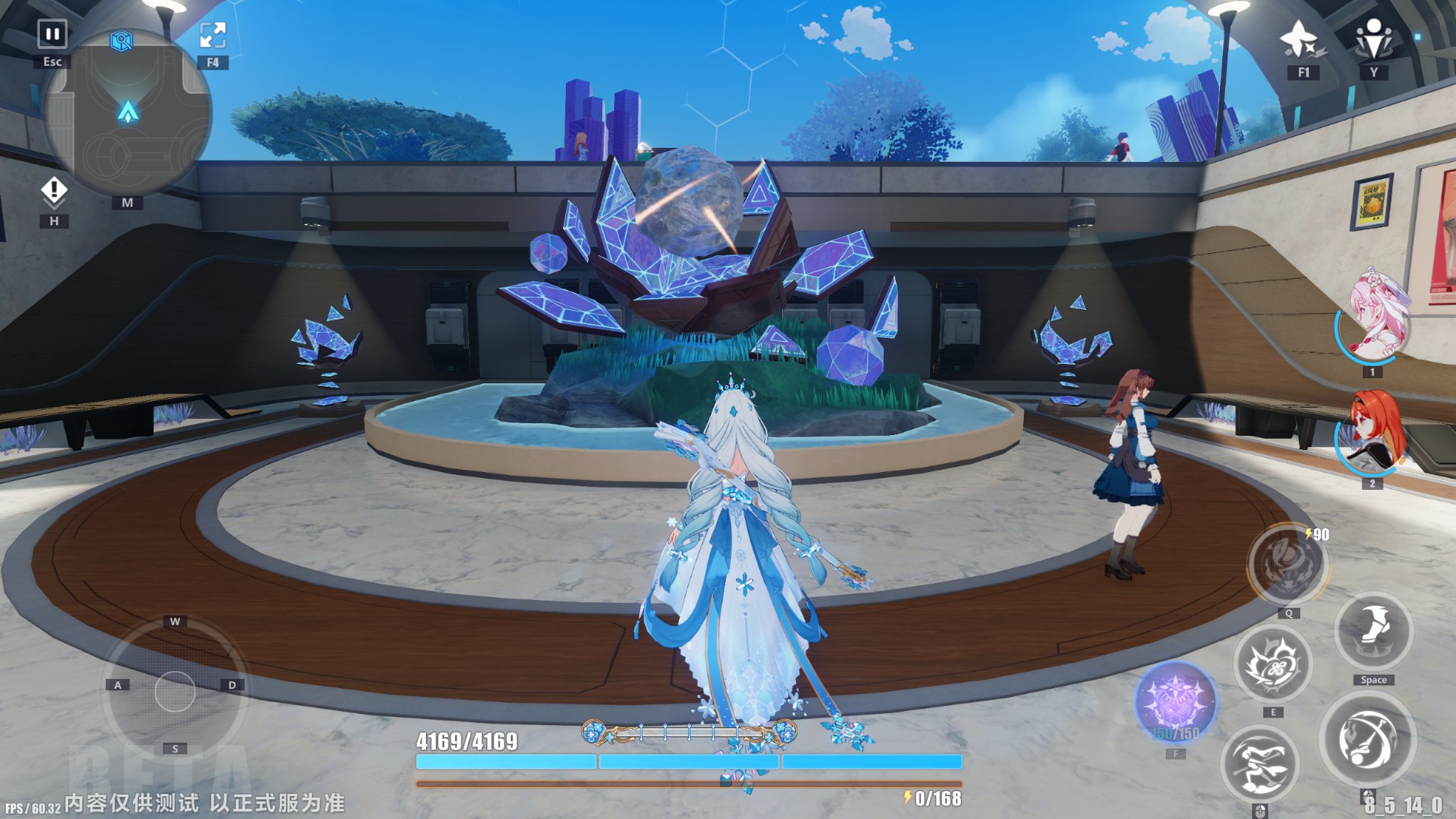
Task: Open the star-shaped F1 menu icon
Action: (1302, 39)
